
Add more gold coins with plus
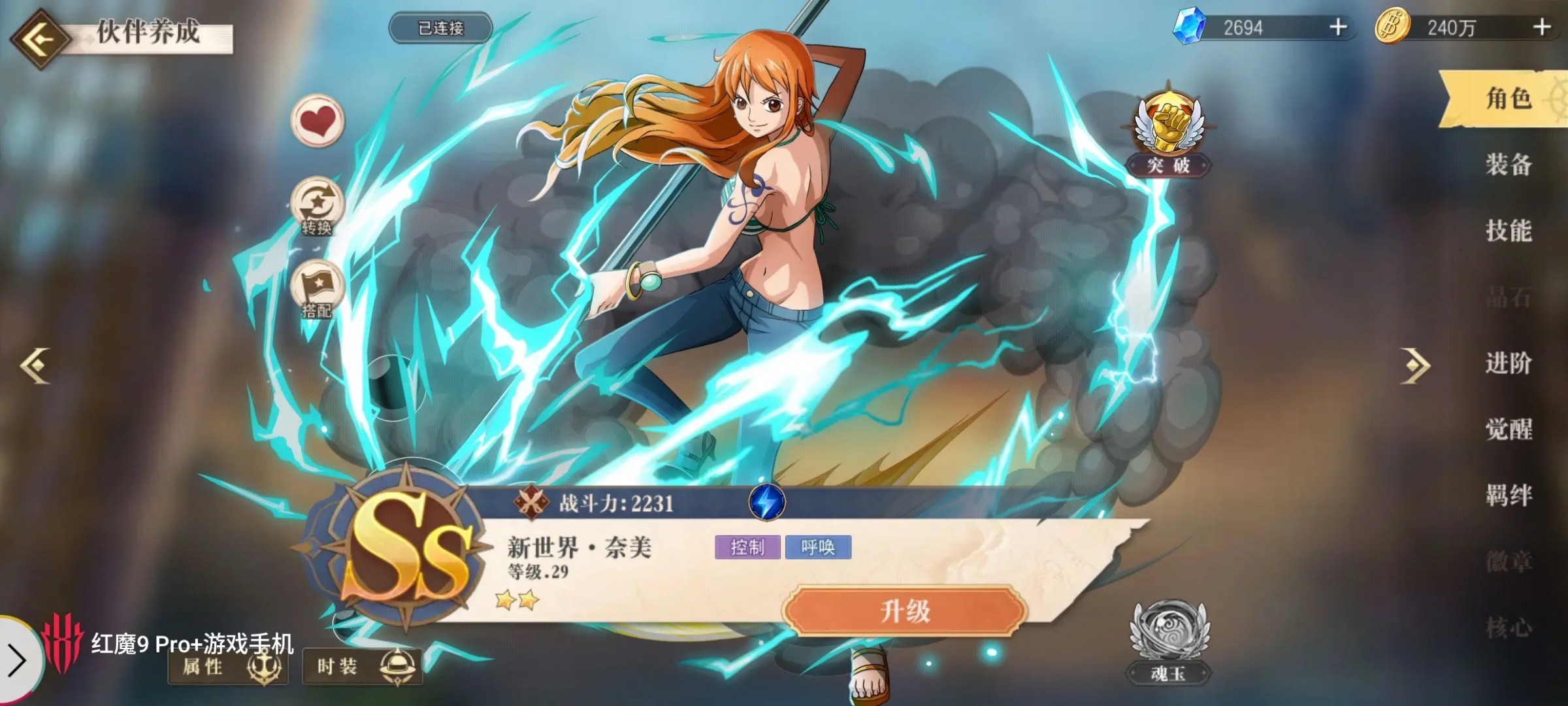pyautogui.click(x=1542, y=27)
